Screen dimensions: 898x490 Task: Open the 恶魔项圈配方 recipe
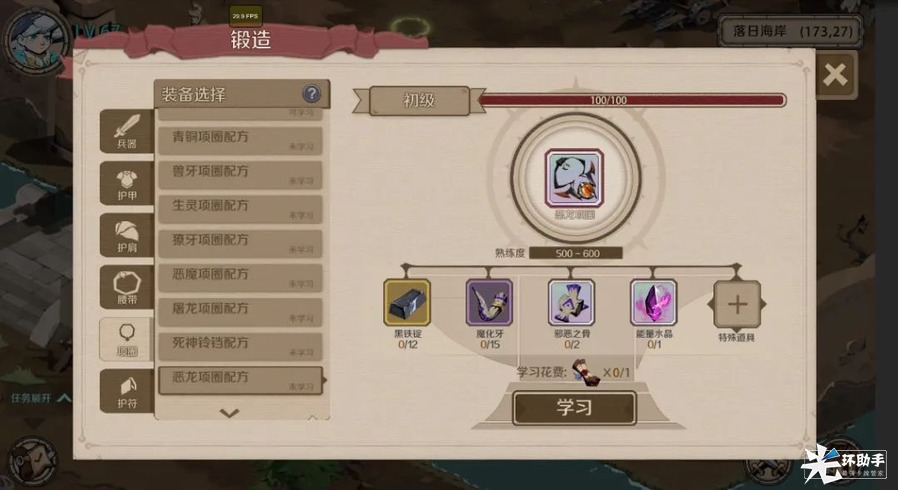point(240,278)
